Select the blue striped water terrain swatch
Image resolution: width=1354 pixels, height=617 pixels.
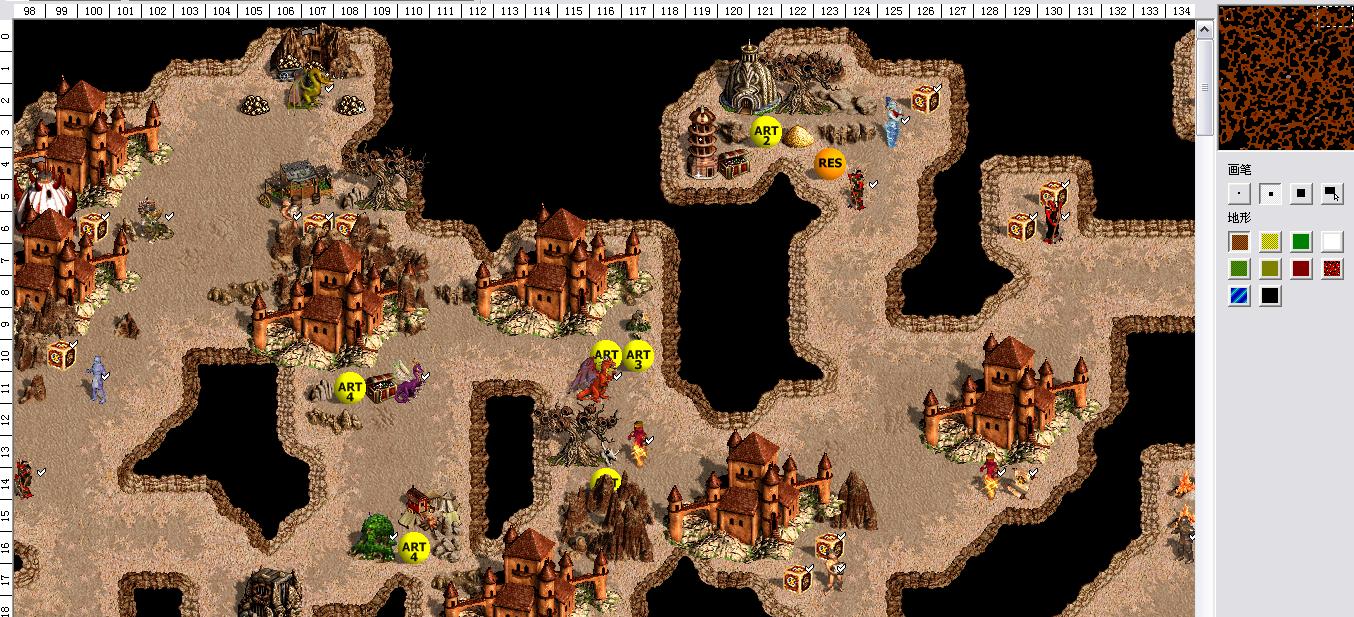[x=1240, y=296]
